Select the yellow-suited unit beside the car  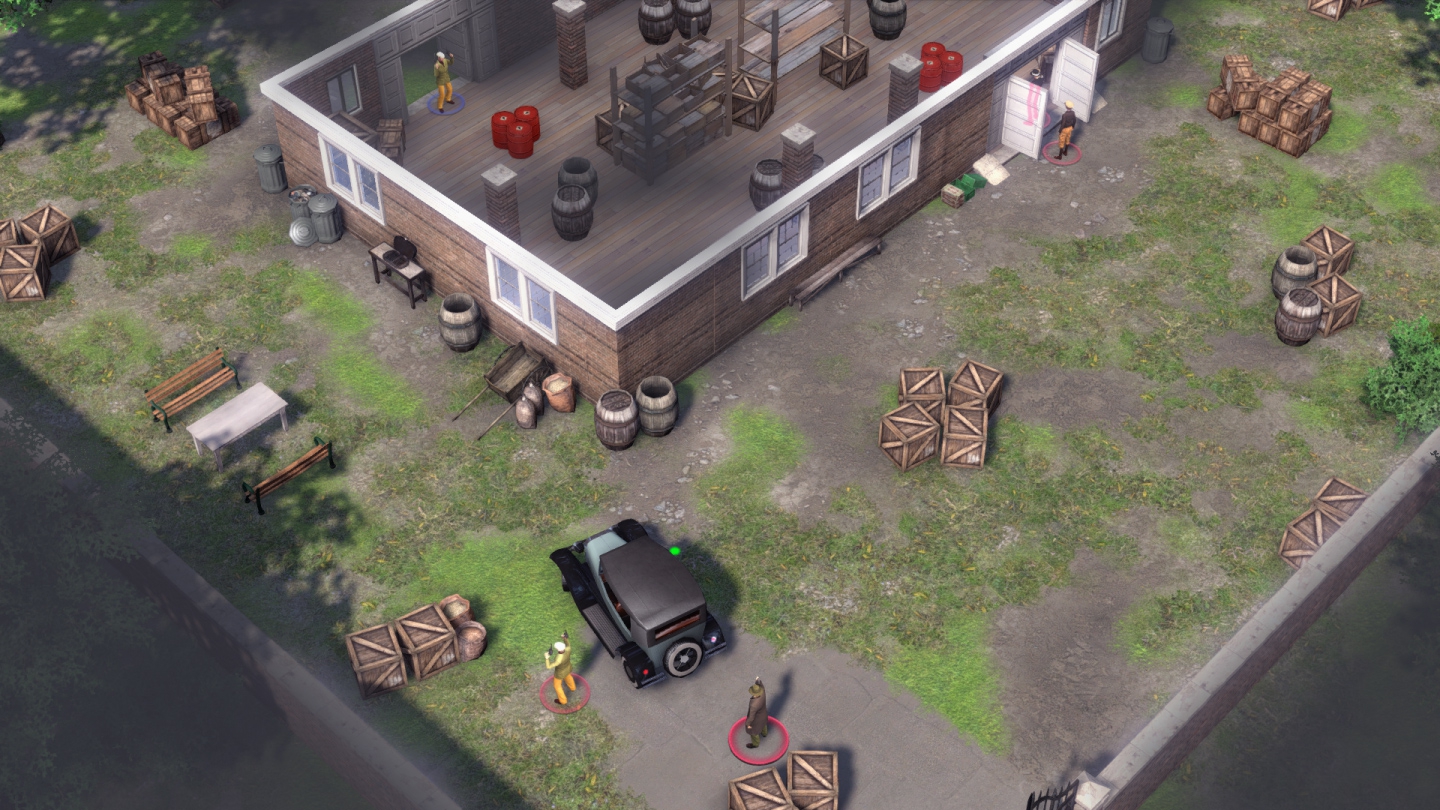click(x=563, y=668)
